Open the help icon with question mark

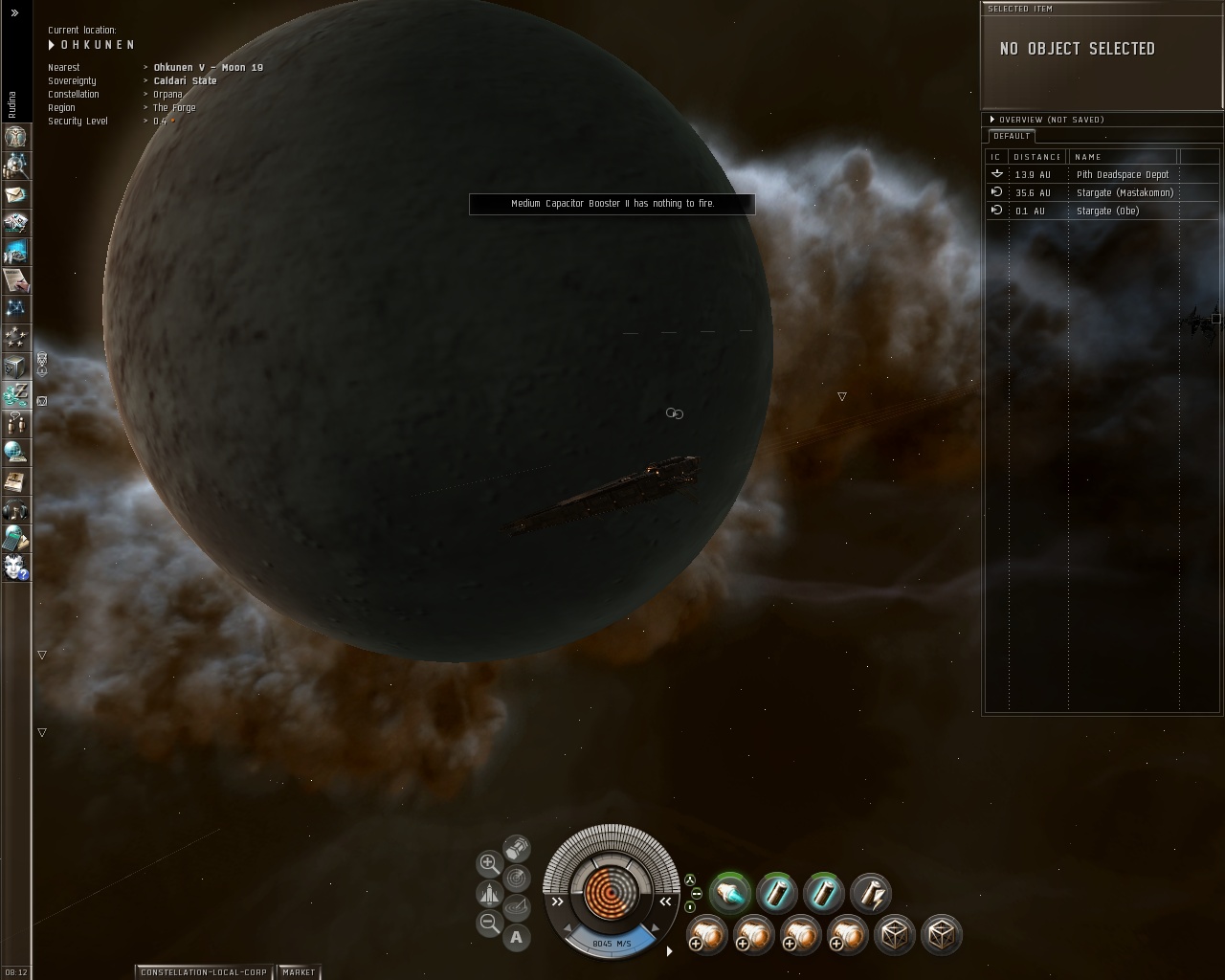(15, 567)
